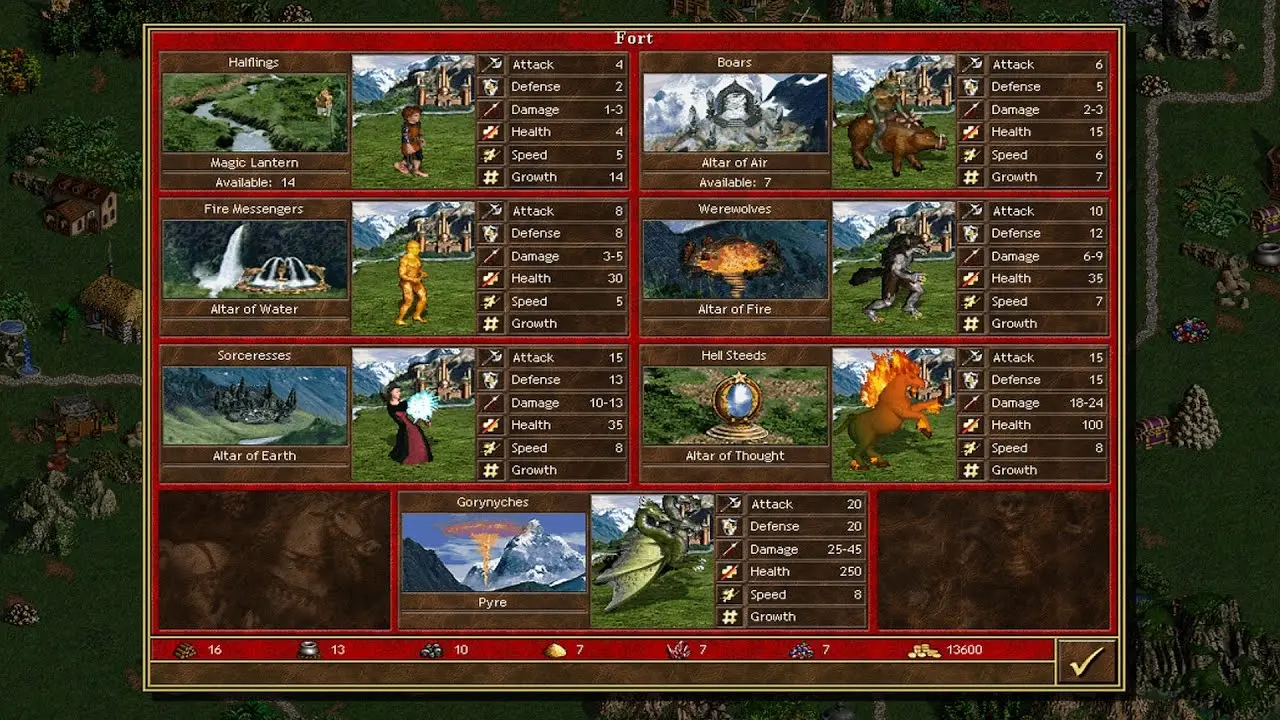Image resolution: width=1280 pixels, height=720 pixels.
Task: Select the Werewolves creature portrait
Action: point(893,268)
